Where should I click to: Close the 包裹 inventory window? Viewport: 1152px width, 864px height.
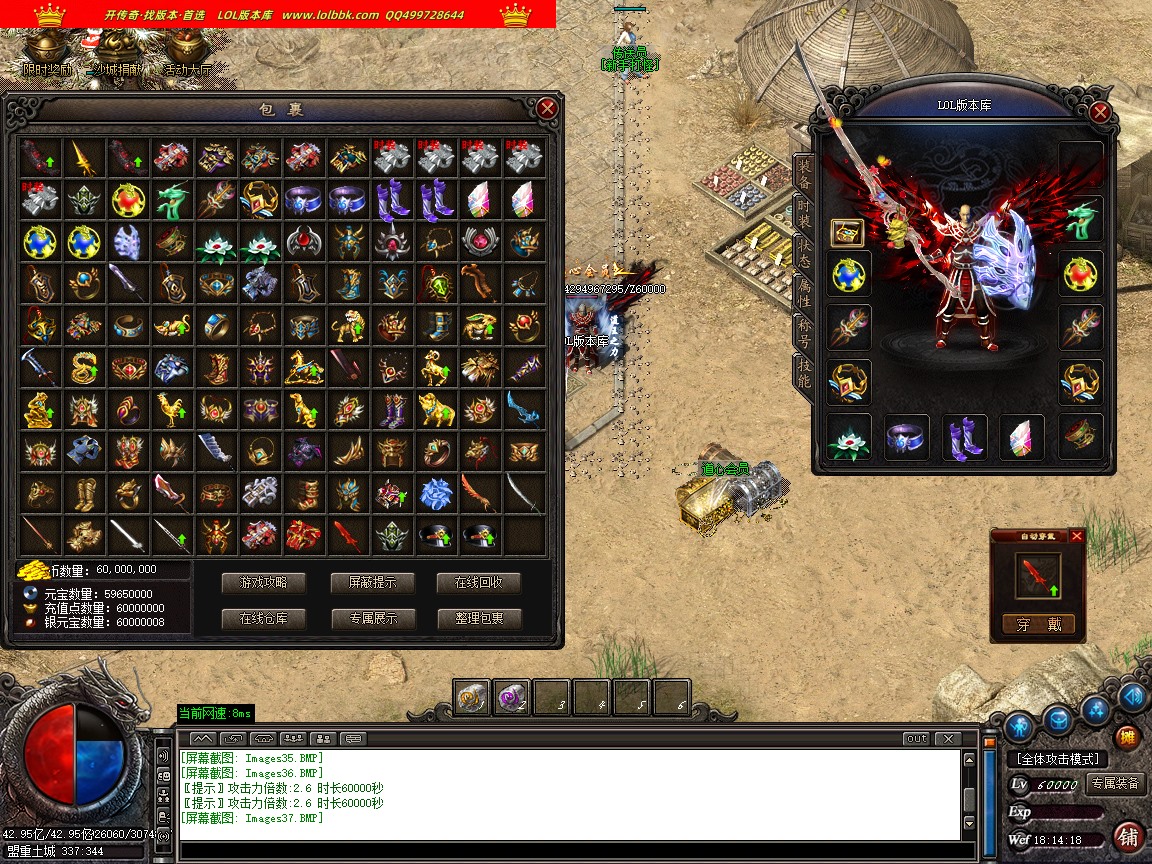tap(546, 109)
